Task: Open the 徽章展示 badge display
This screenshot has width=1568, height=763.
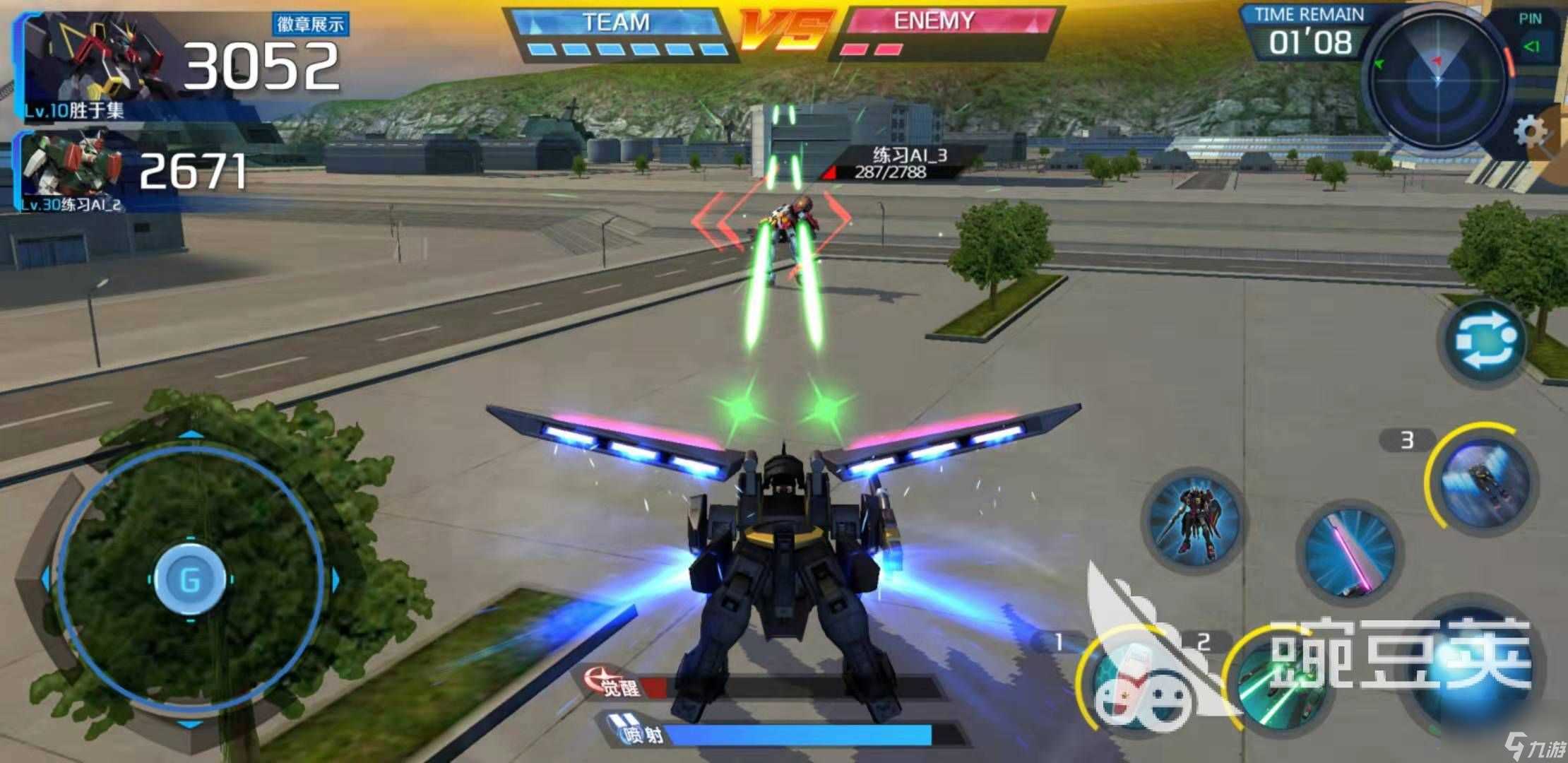Action: [310, 25]
